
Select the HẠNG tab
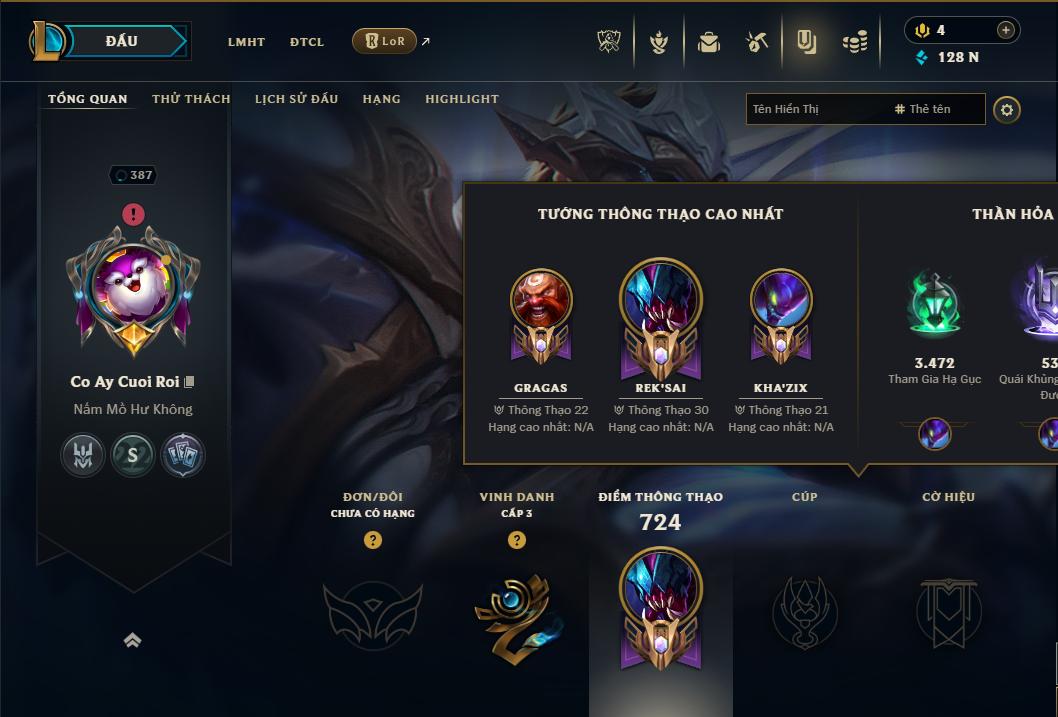pyautogui.click(x=381, y=99)
